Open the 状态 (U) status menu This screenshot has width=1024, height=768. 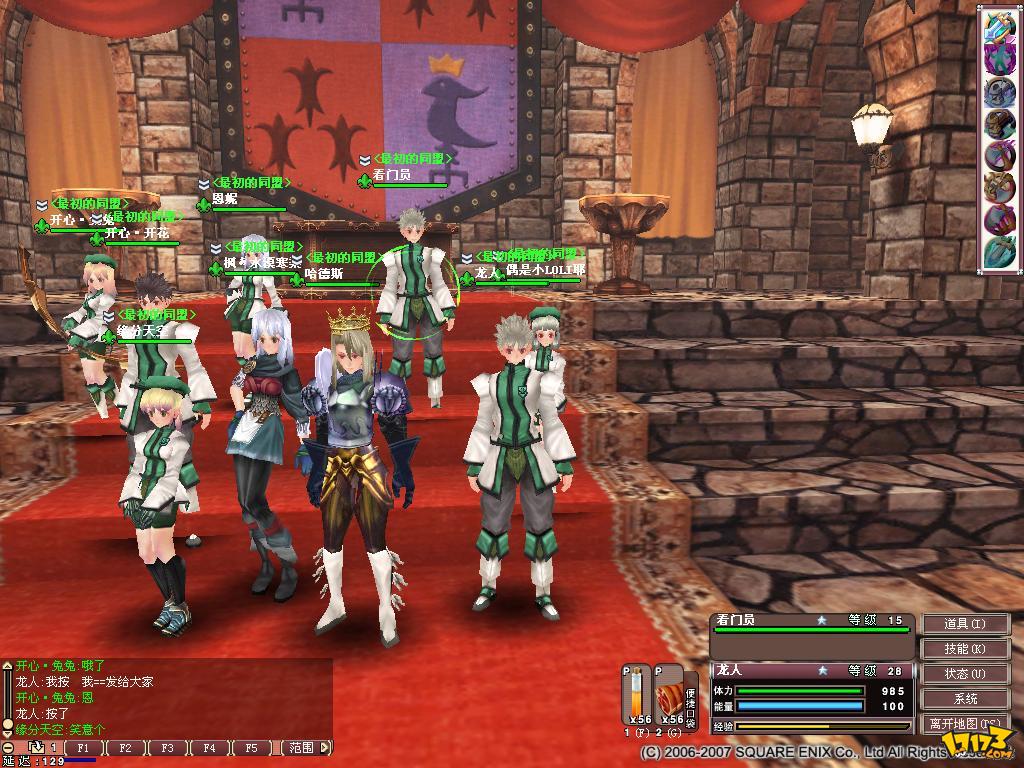[965, 674]
